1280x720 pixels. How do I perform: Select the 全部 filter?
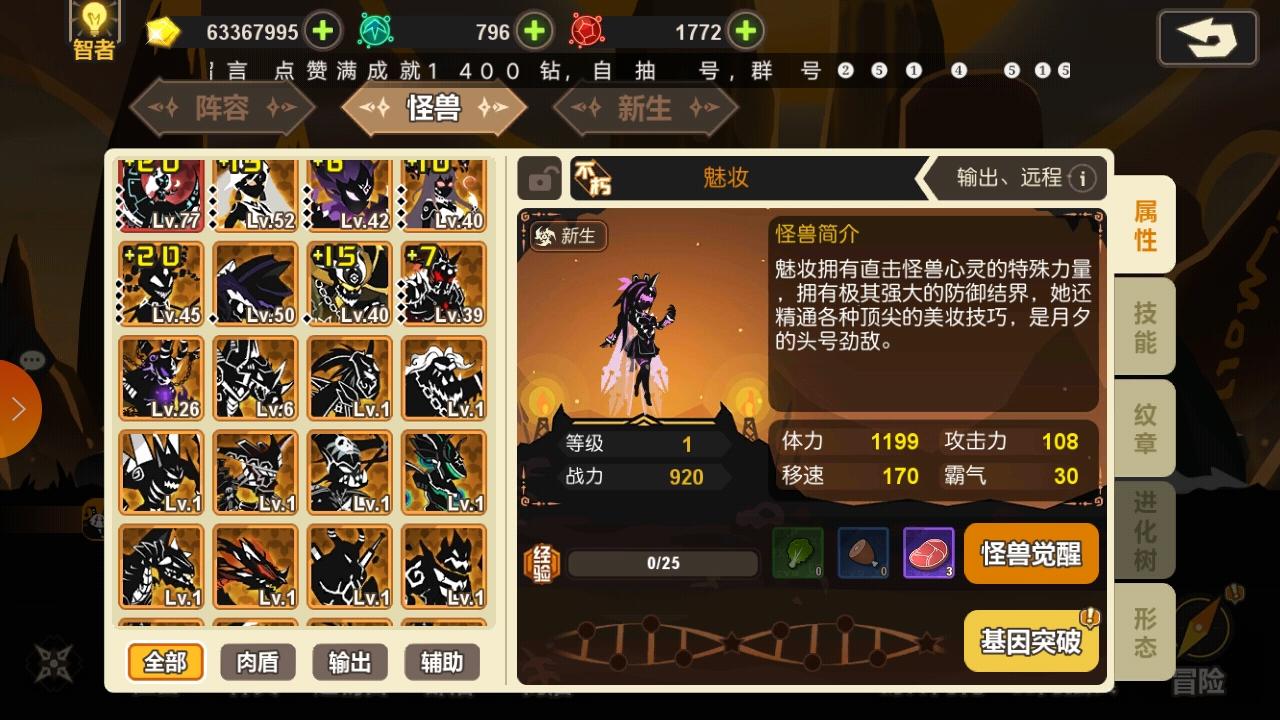[166, 662]
